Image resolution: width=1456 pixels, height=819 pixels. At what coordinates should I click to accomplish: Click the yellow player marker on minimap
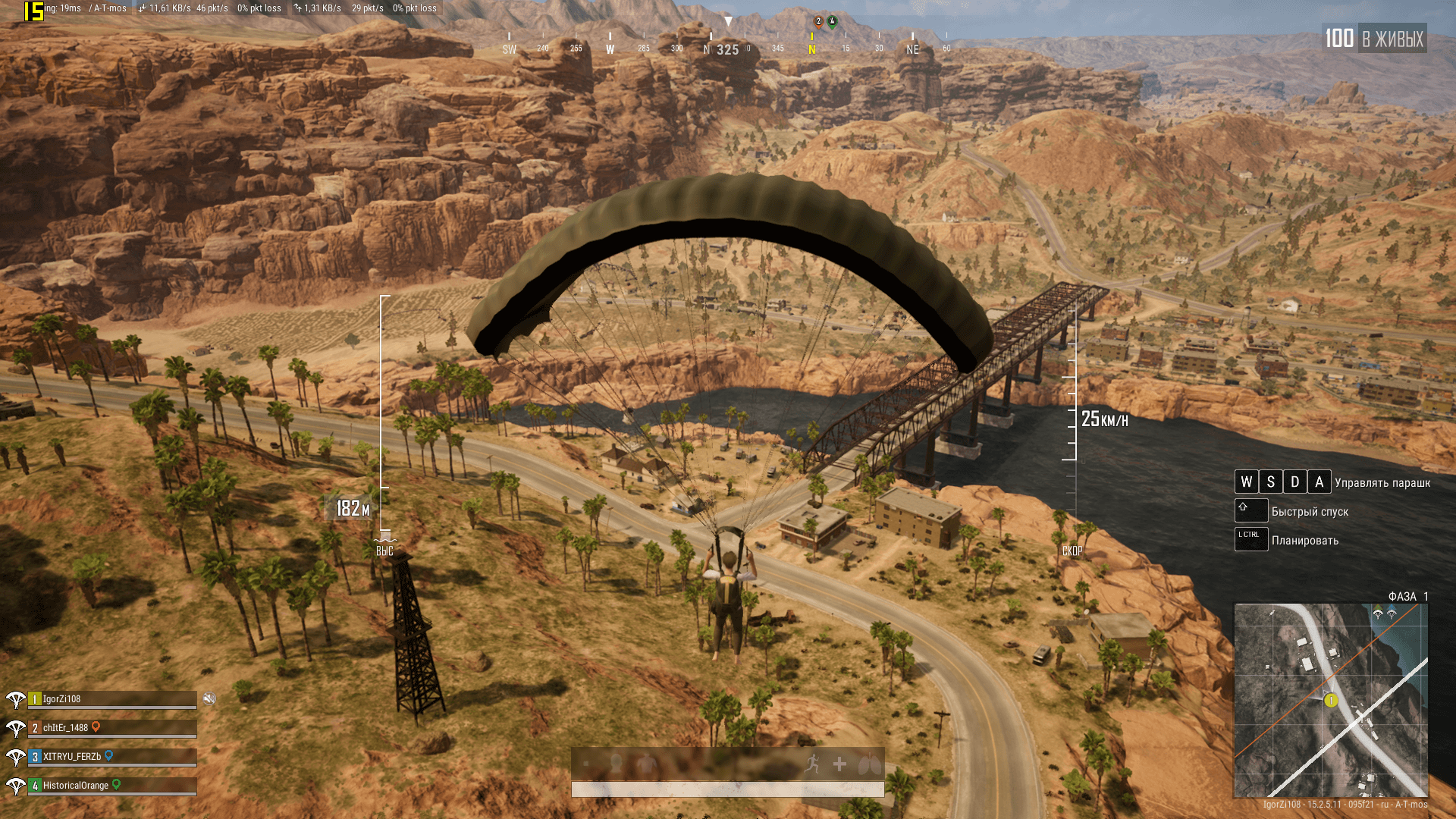tap(1331, 701)
